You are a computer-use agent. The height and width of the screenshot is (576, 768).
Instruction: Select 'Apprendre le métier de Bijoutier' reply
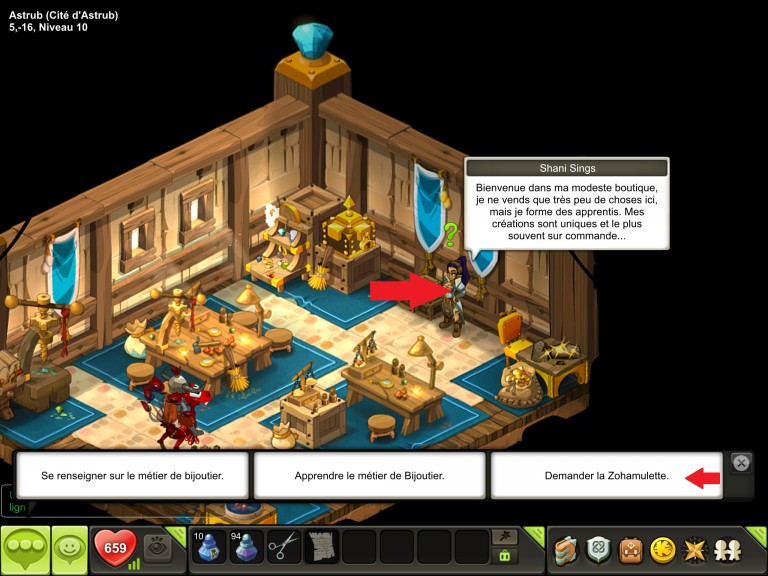click(369, 476)
